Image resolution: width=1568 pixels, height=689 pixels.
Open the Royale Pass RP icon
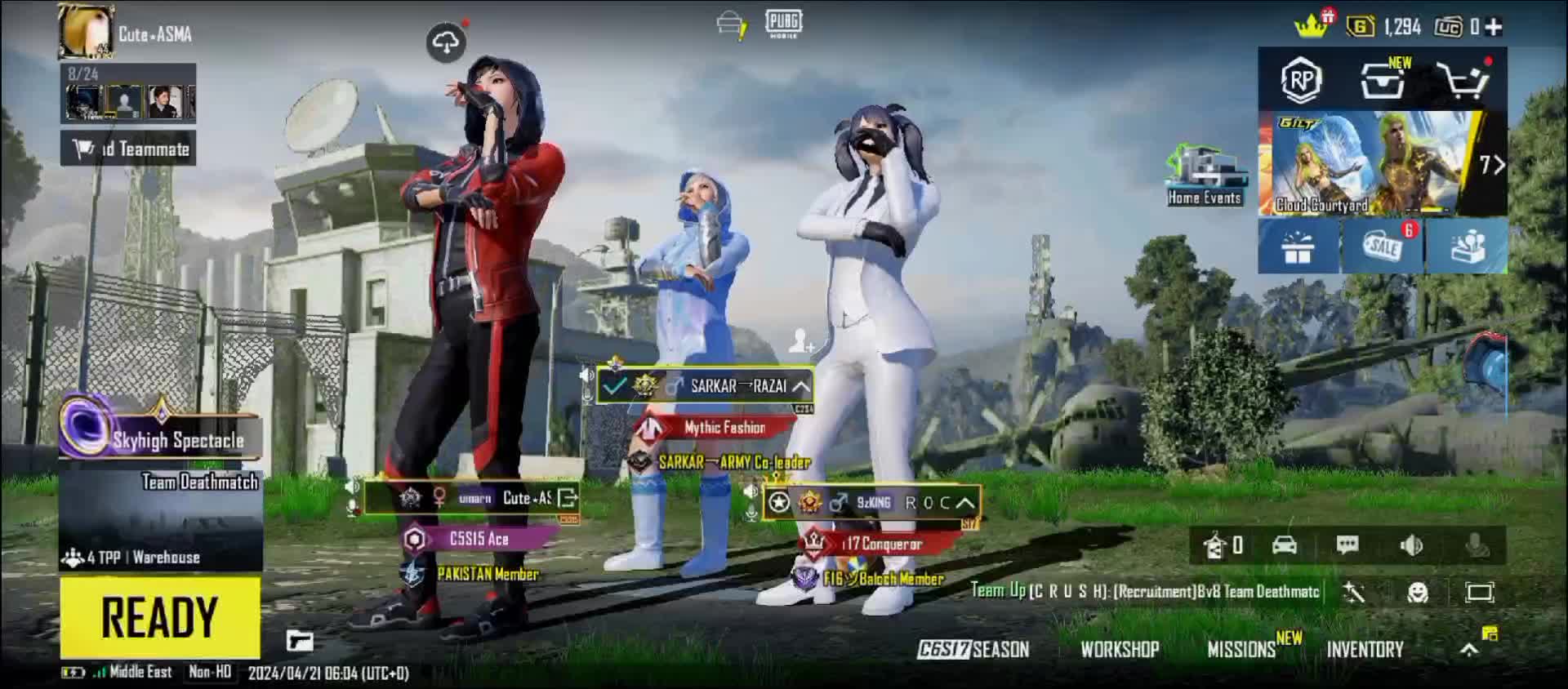[1301, 80]
